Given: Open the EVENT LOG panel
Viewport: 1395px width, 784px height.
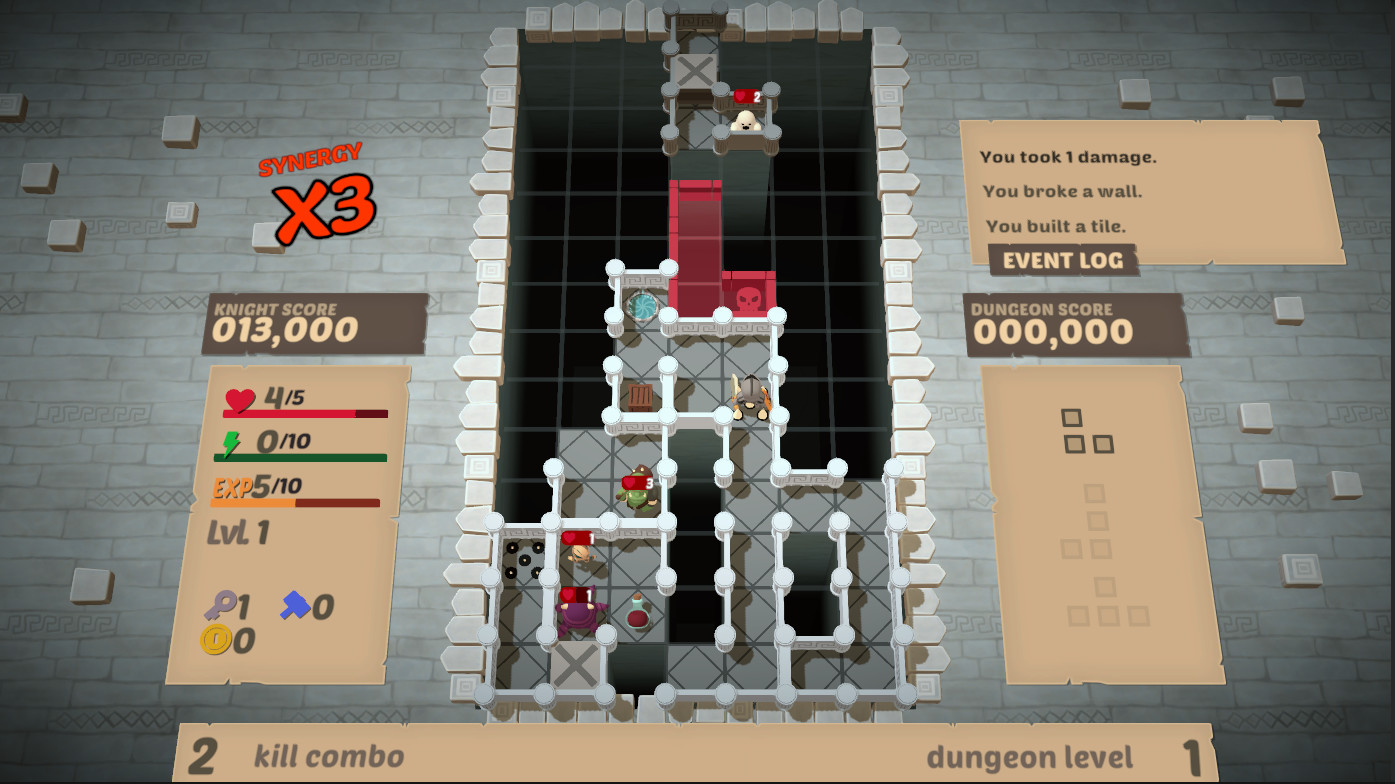Looking at the screenshot, I should coord(1063,261).
